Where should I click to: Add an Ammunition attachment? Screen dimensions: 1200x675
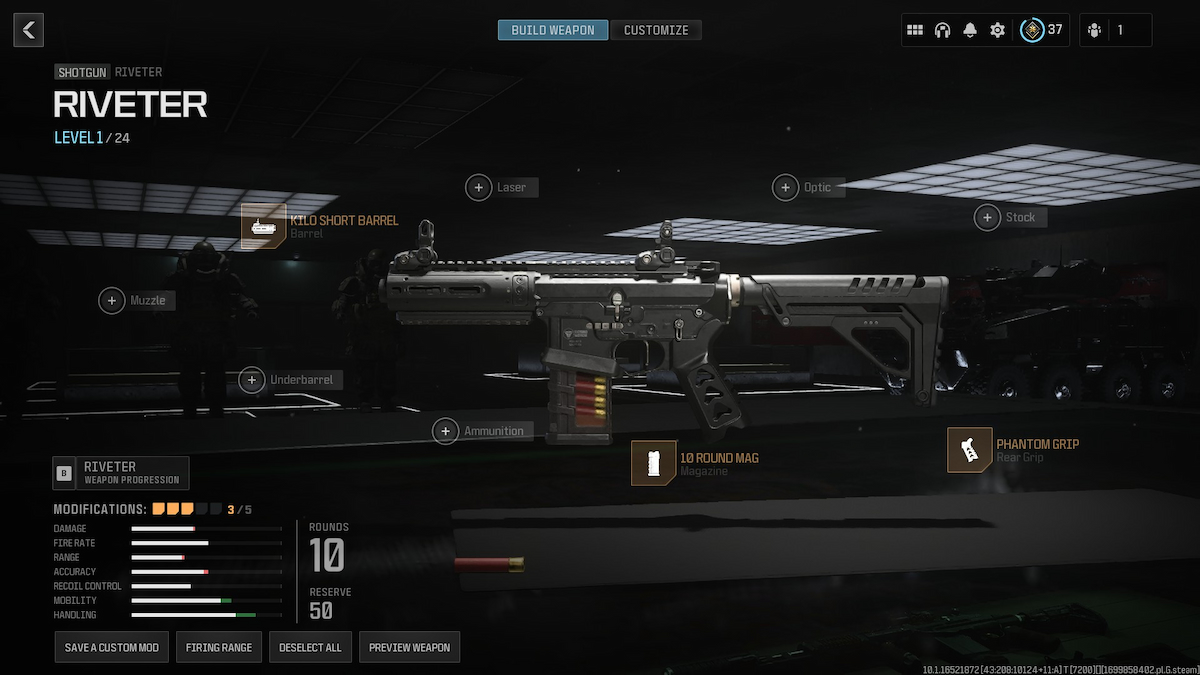click(446, 431)
